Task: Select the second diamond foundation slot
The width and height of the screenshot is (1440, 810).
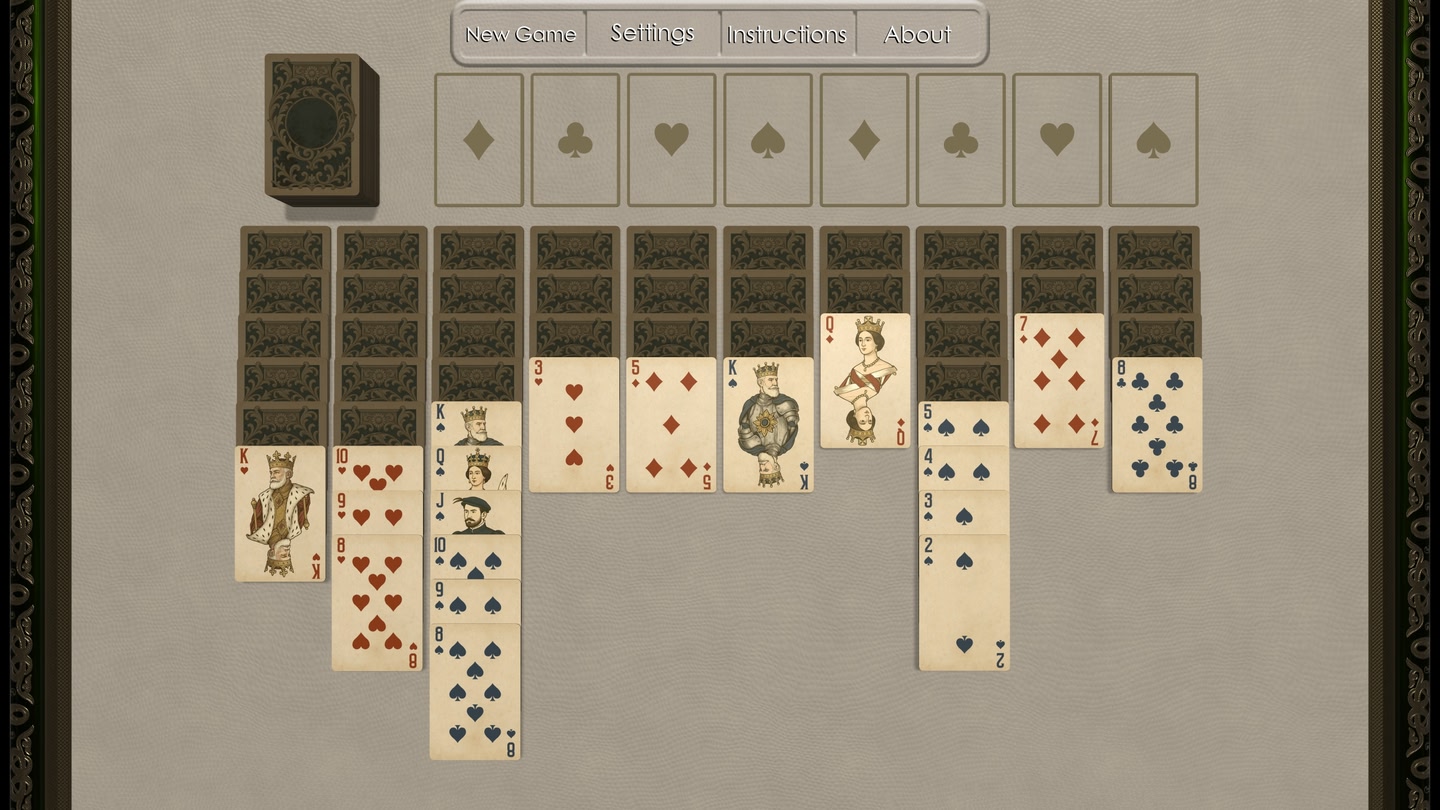Action: click(x=864, y=137)
